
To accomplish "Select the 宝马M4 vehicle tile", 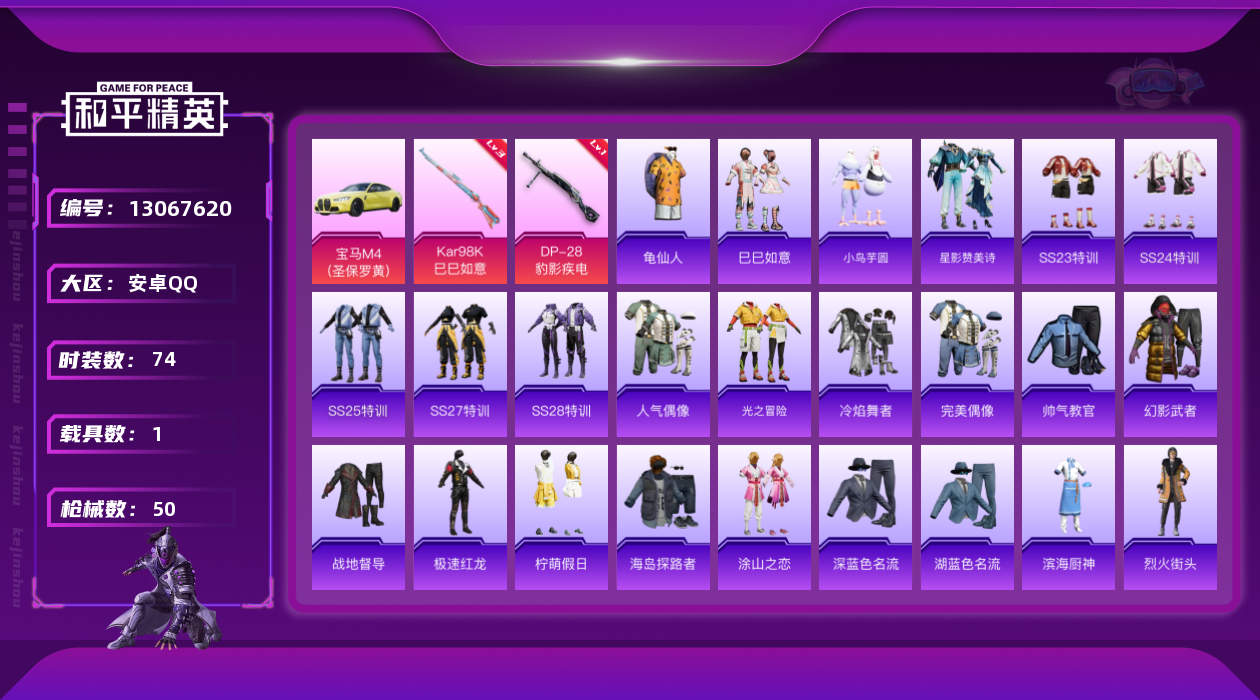I will point(358,211).
